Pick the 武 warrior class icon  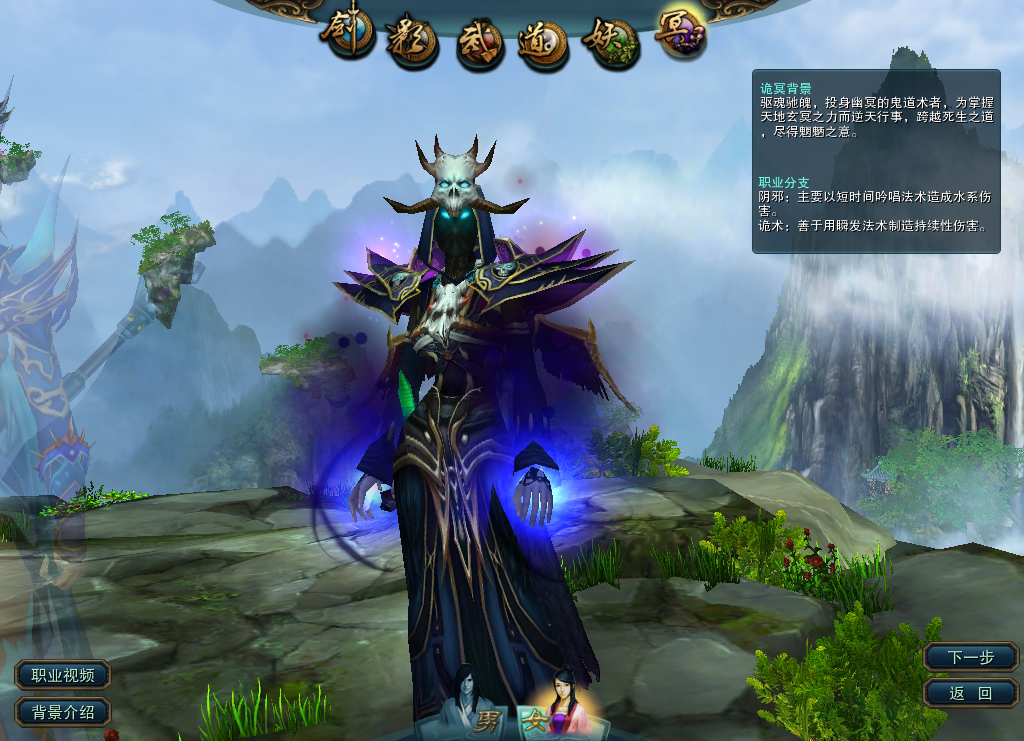pos(479,44)
